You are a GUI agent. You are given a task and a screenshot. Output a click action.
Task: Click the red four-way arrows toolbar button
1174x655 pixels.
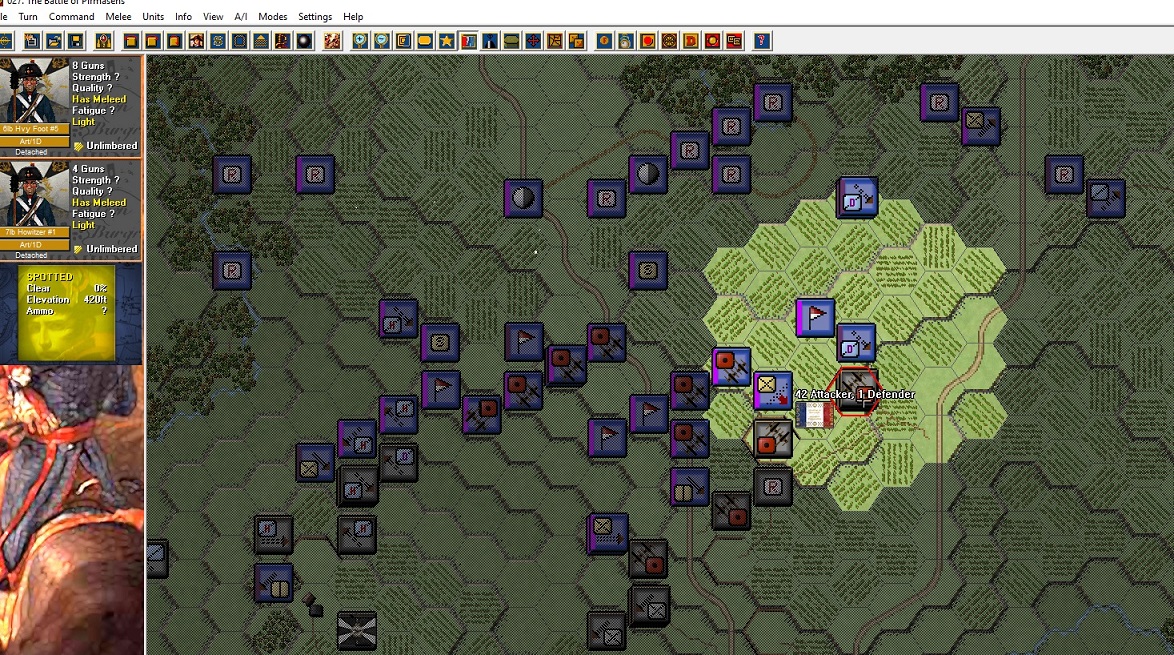(x=533, y=41)
